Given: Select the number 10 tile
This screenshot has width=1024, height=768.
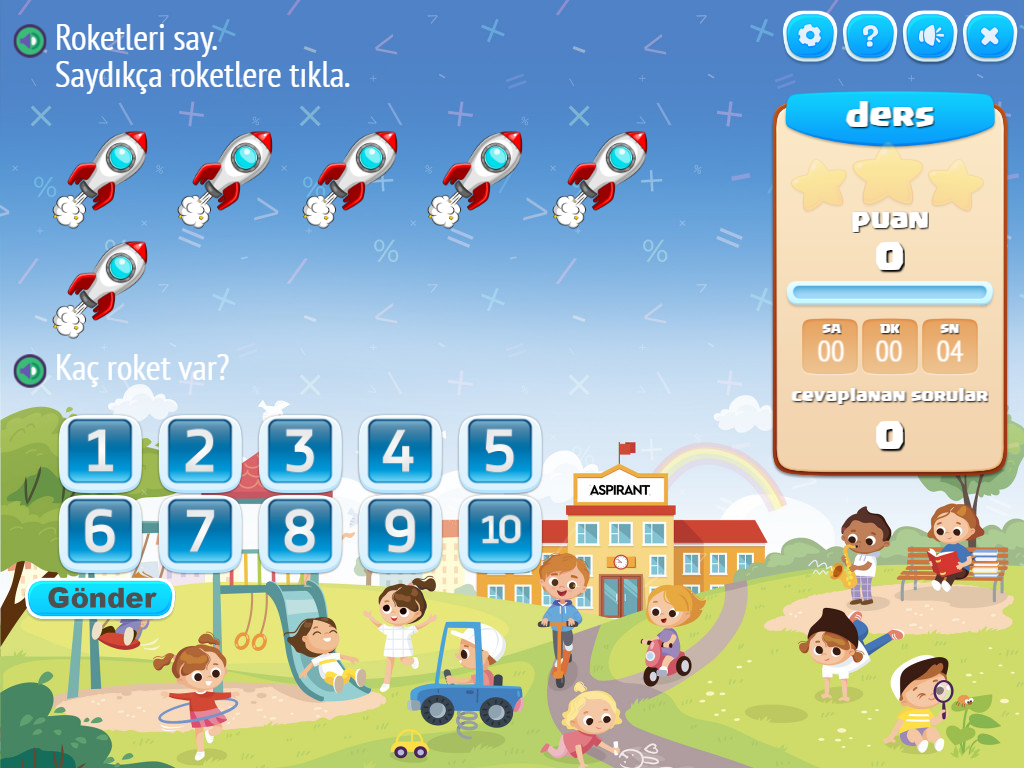Looking at the screenshot, I should pos(500,531).
